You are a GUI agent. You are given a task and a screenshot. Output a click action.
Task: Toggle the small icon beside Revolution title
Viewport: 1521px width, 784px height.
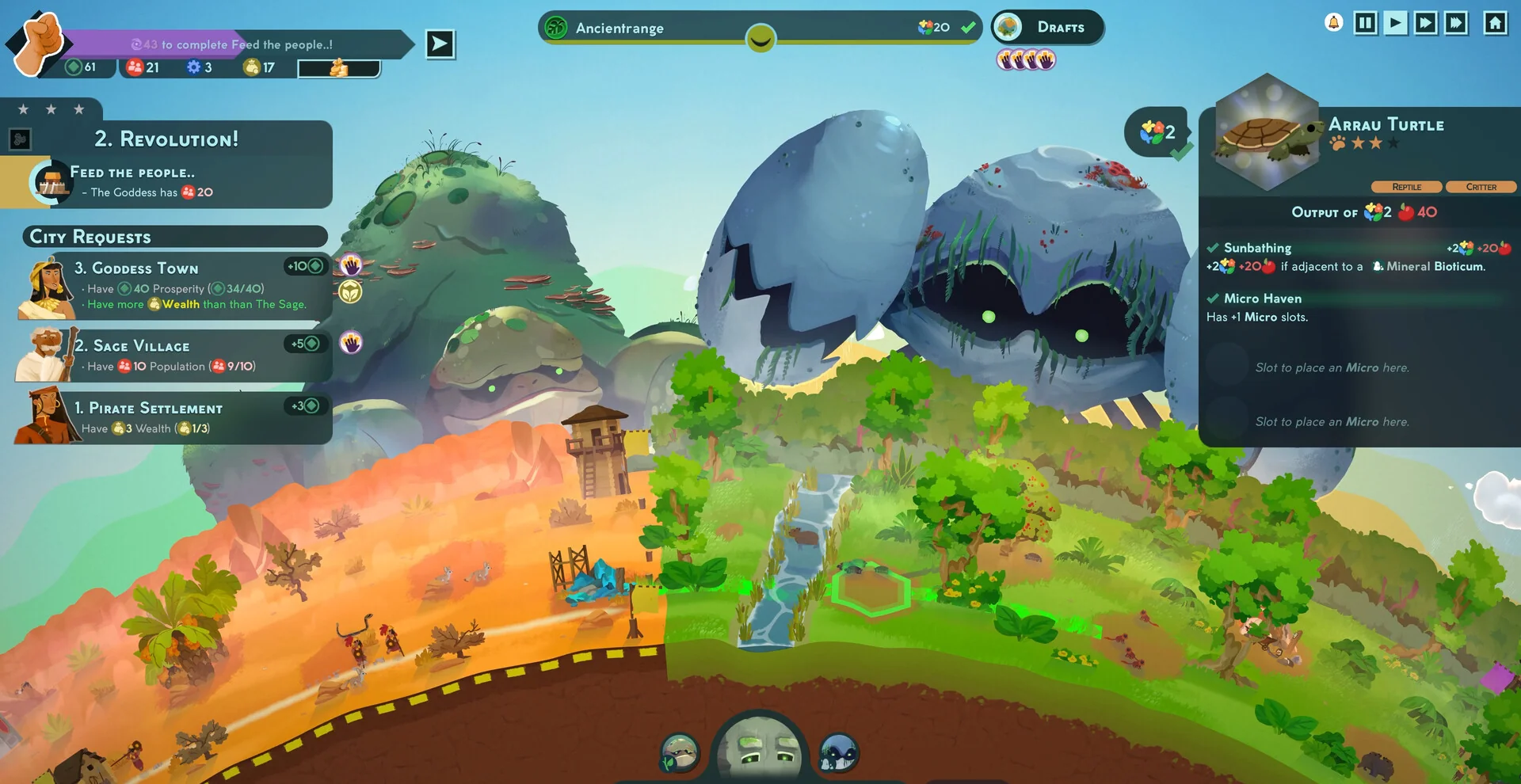point(20,140)
